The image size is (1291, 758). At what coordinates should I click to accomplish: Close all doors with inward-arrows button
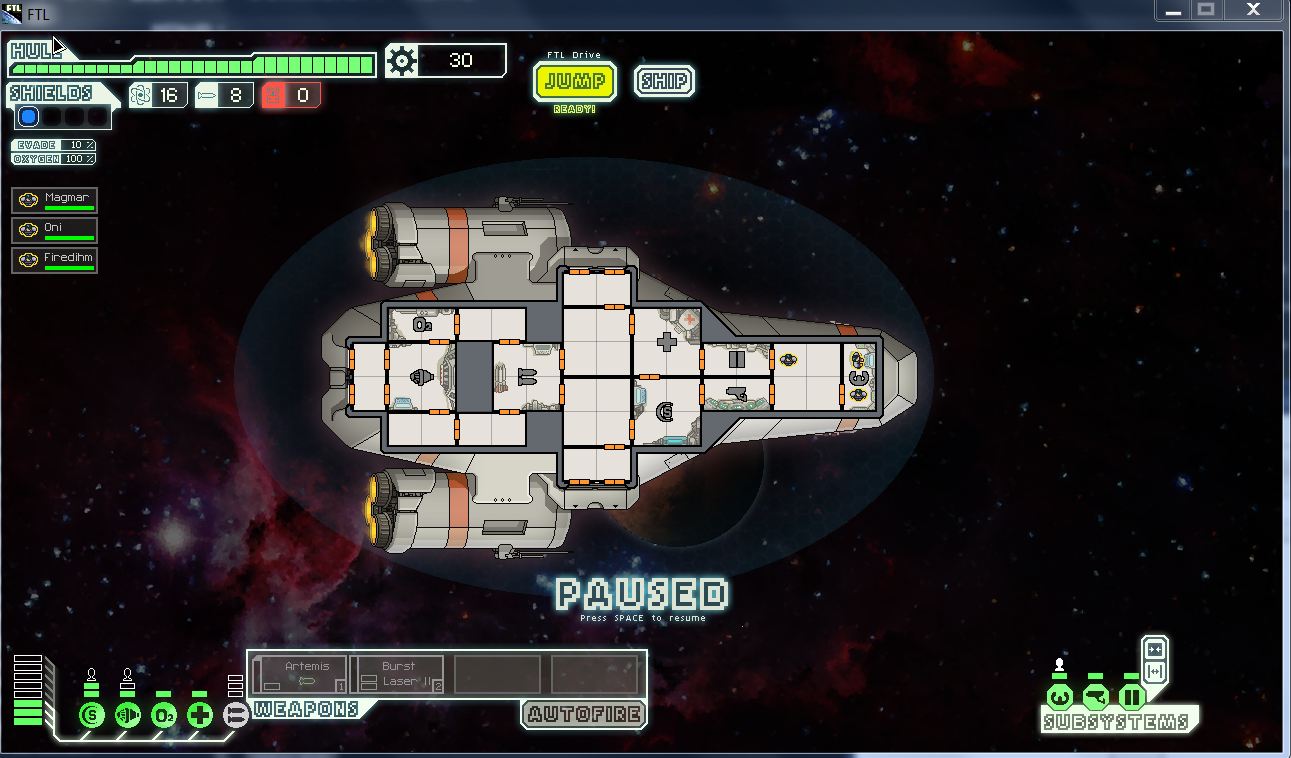point(1155,649)
